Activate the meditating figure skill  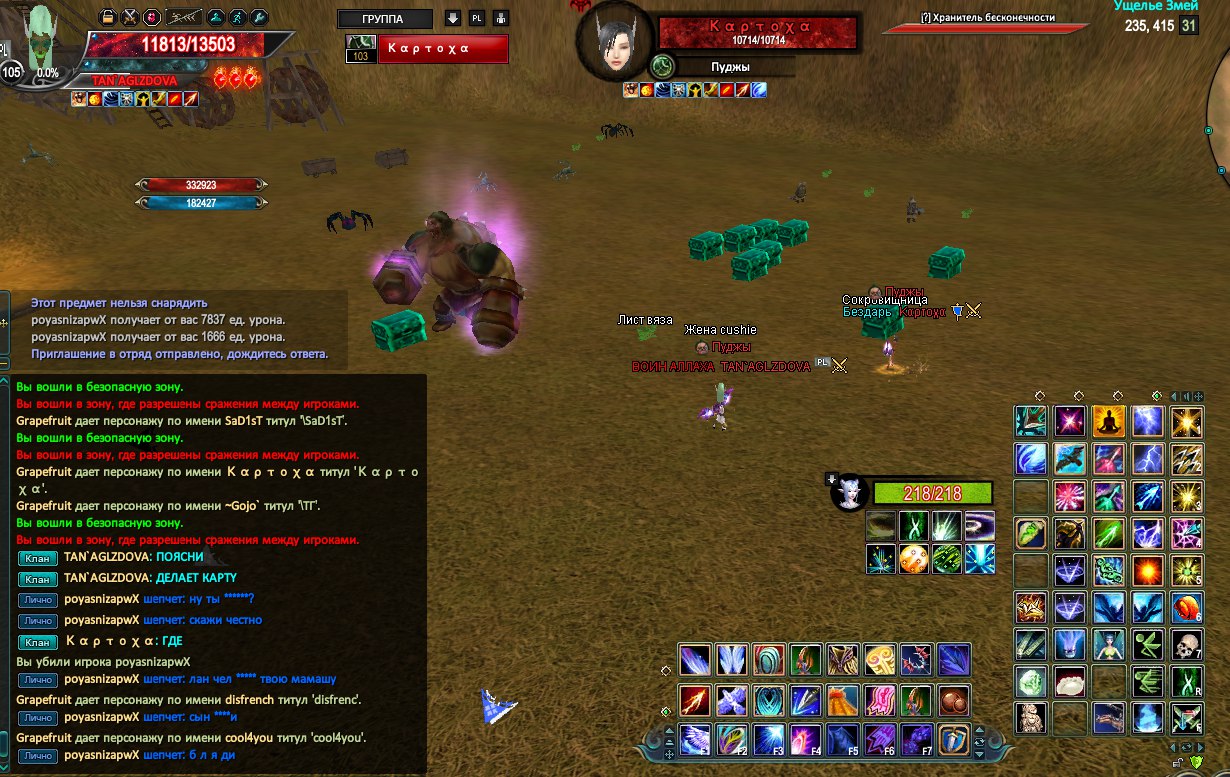(x=1108, y=421)
